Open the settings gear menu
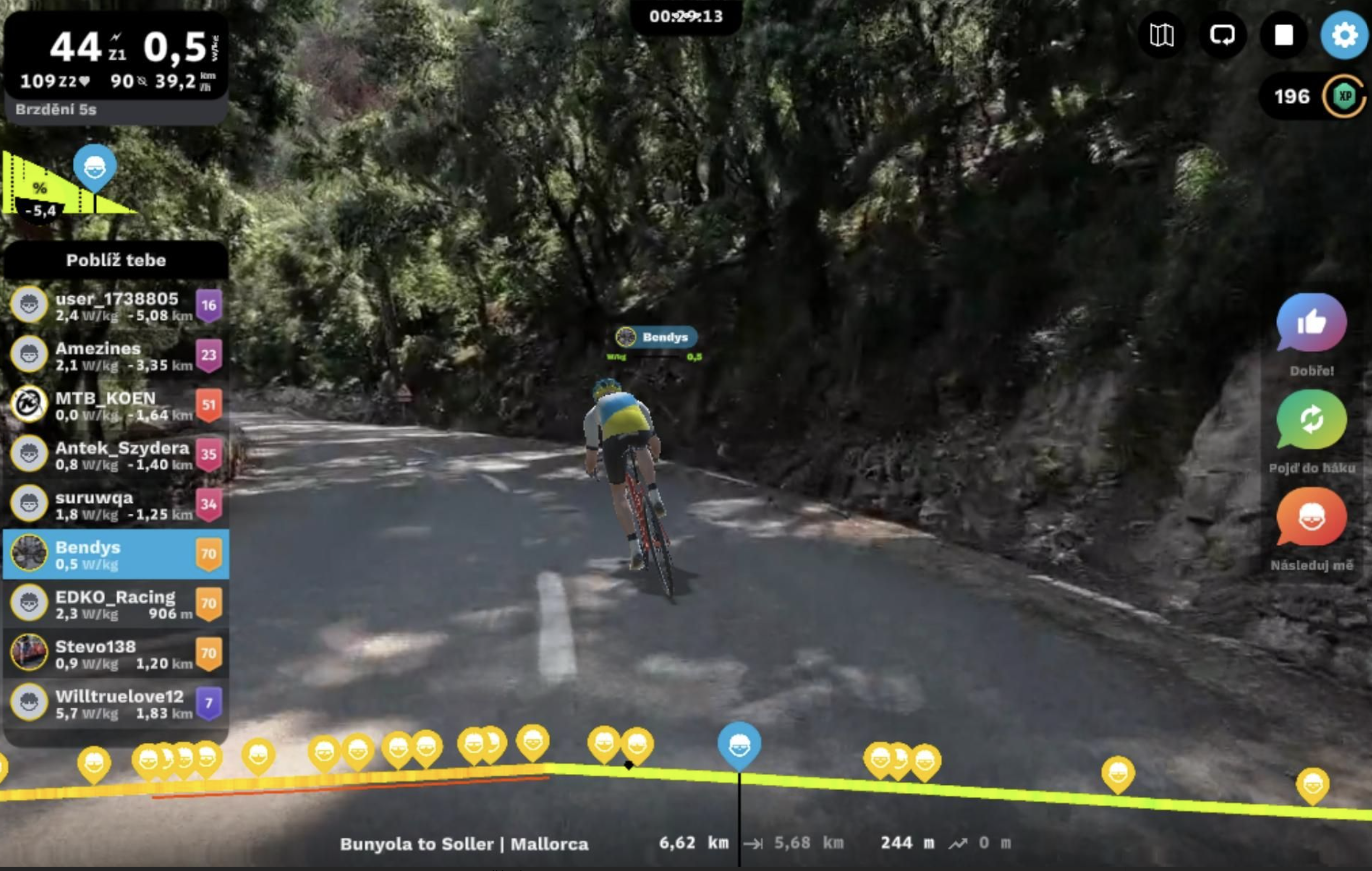The height and width of the screenshot is (871, 1372). [x=1344, y=35]
